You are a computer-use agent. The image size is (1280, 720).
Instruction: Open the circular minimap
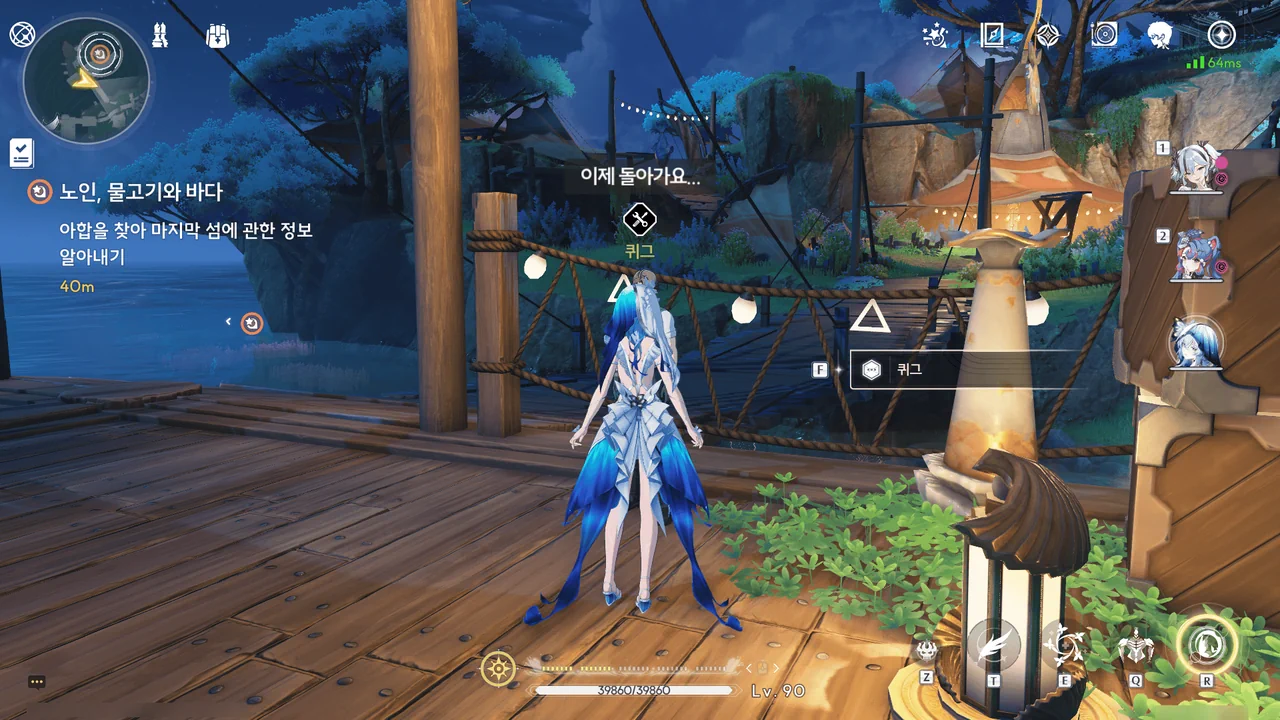point(86,80)
